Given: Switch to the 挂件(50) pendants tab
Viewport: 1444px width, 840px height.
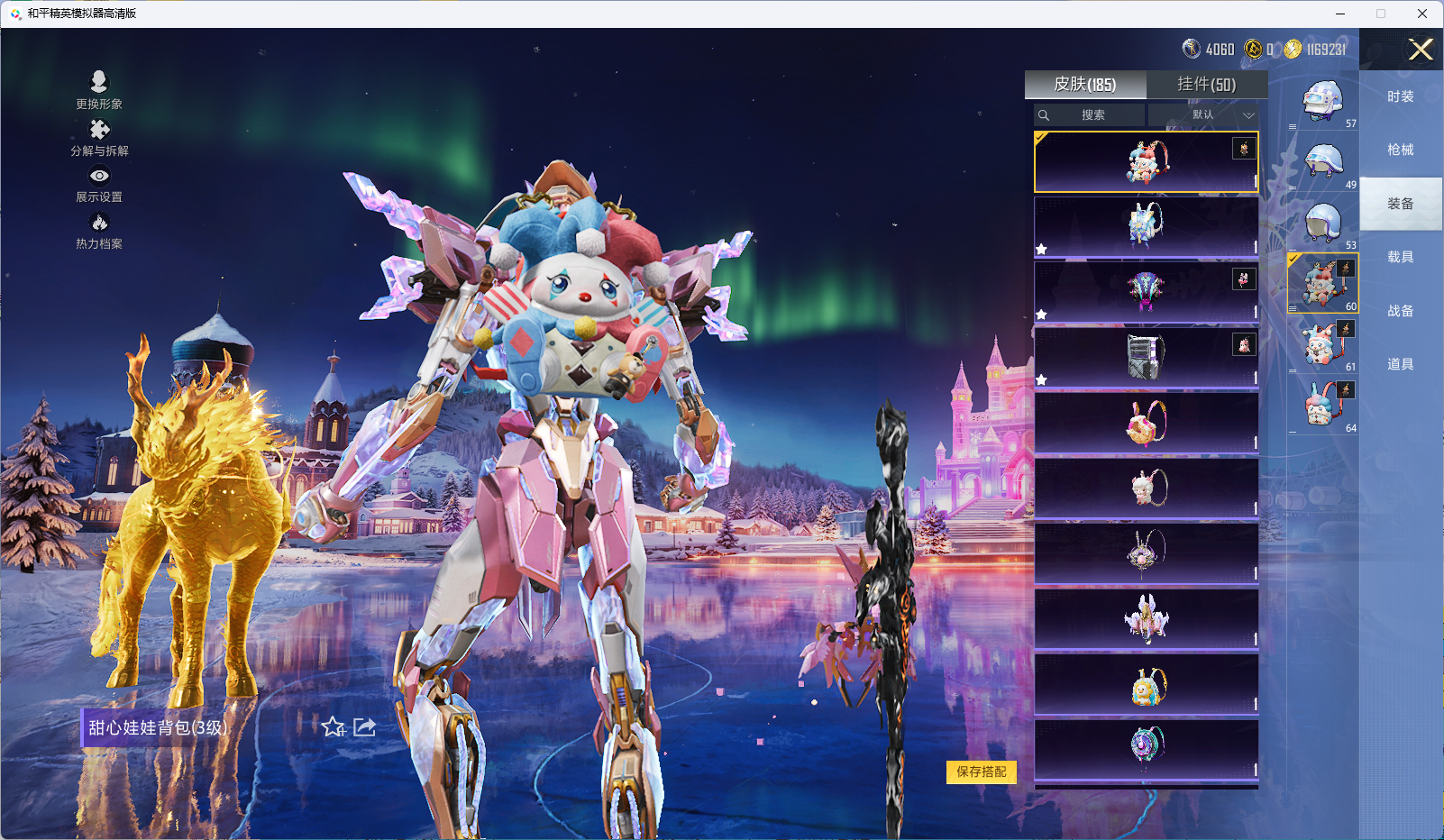Looking at the screenshot, I should point(1206,85).
